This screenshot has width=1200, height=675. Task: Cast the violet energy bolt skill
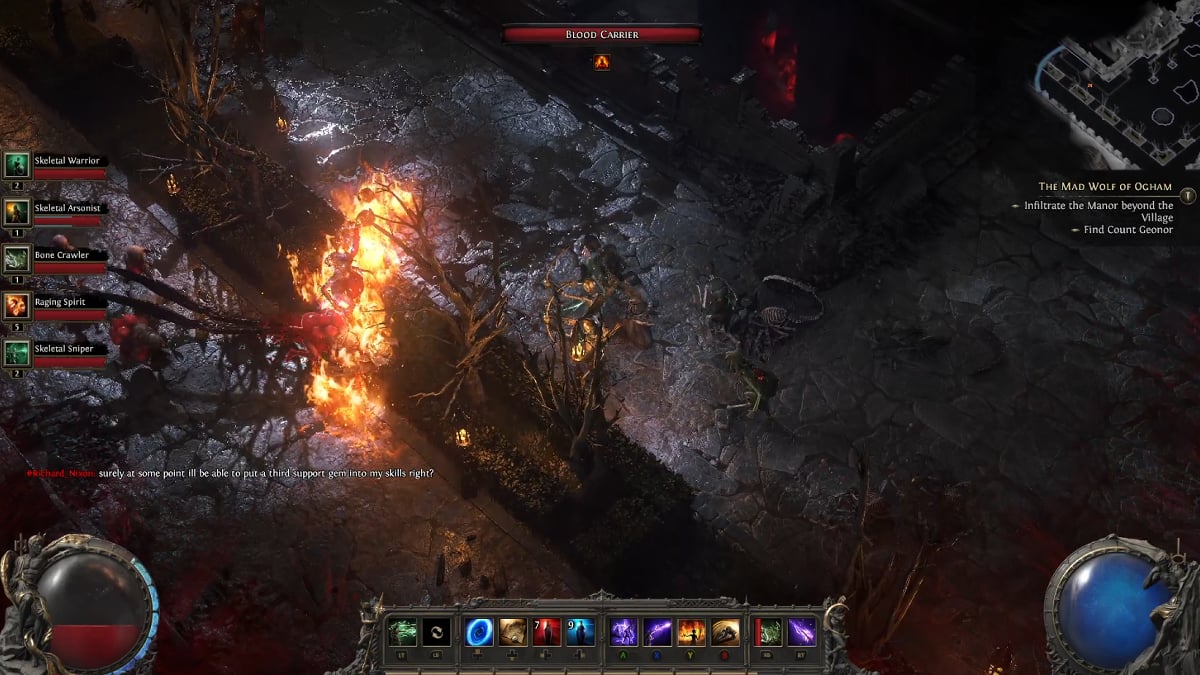[x=802, y=632]
